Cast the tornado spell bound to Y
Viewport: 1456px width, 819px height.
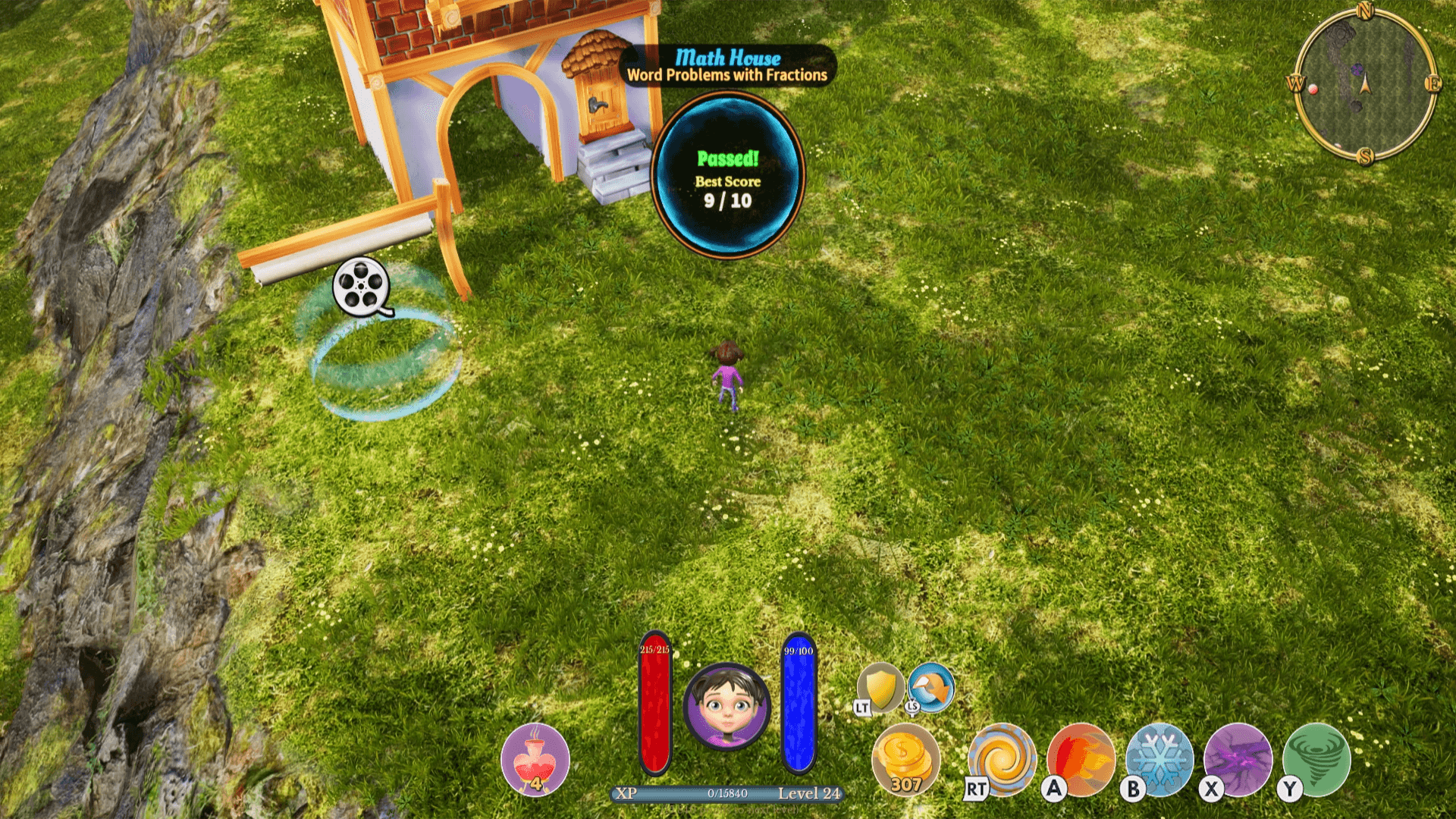(x=1318, y=759)
